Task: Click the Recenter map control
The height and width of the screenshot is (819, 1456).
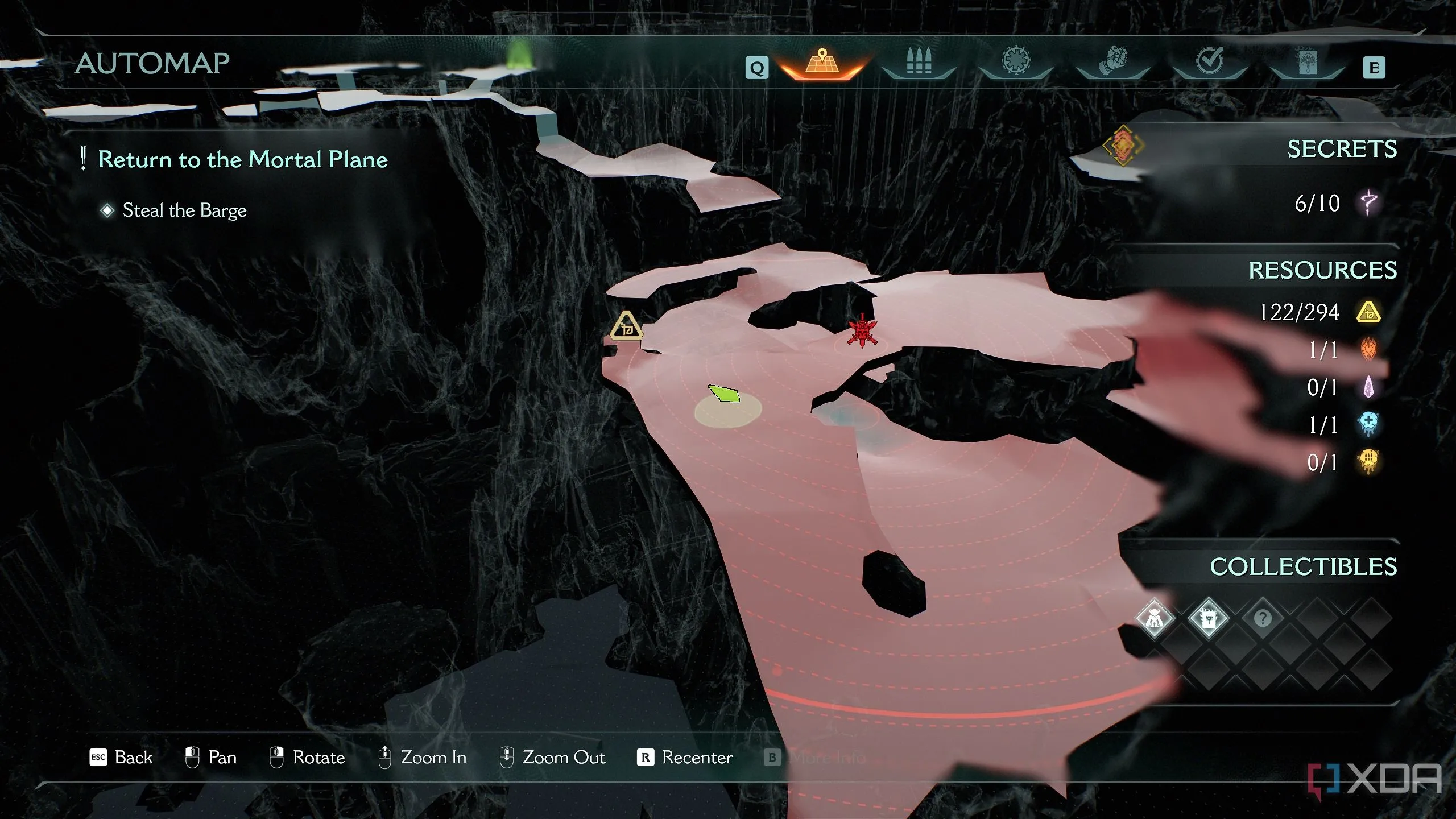Action: [x=685, y=758]
